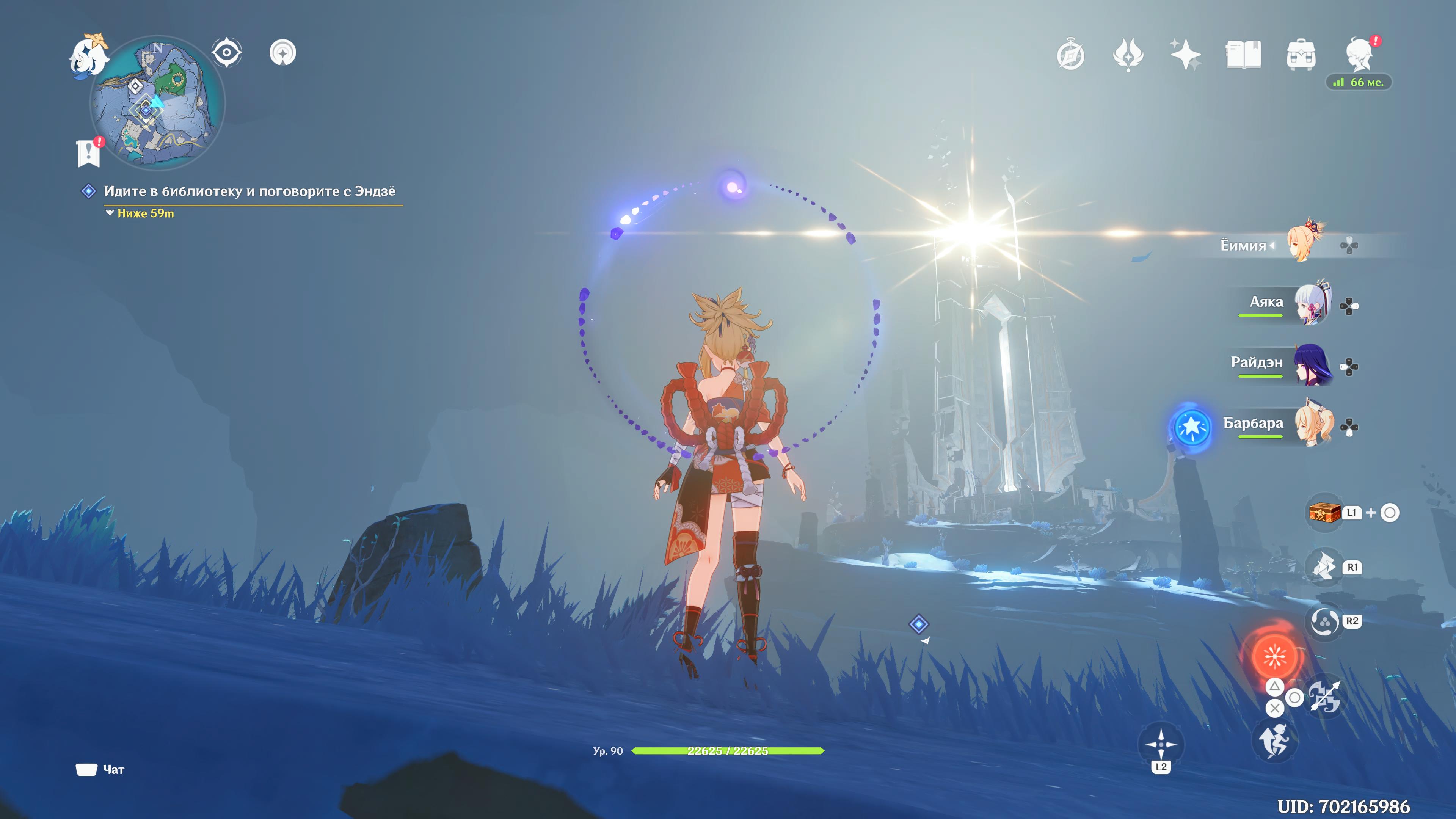Viewport: 1456px width, 819px height.
Task: Use the treasure chest gadget icon
Action: [x=1325, y=513]
